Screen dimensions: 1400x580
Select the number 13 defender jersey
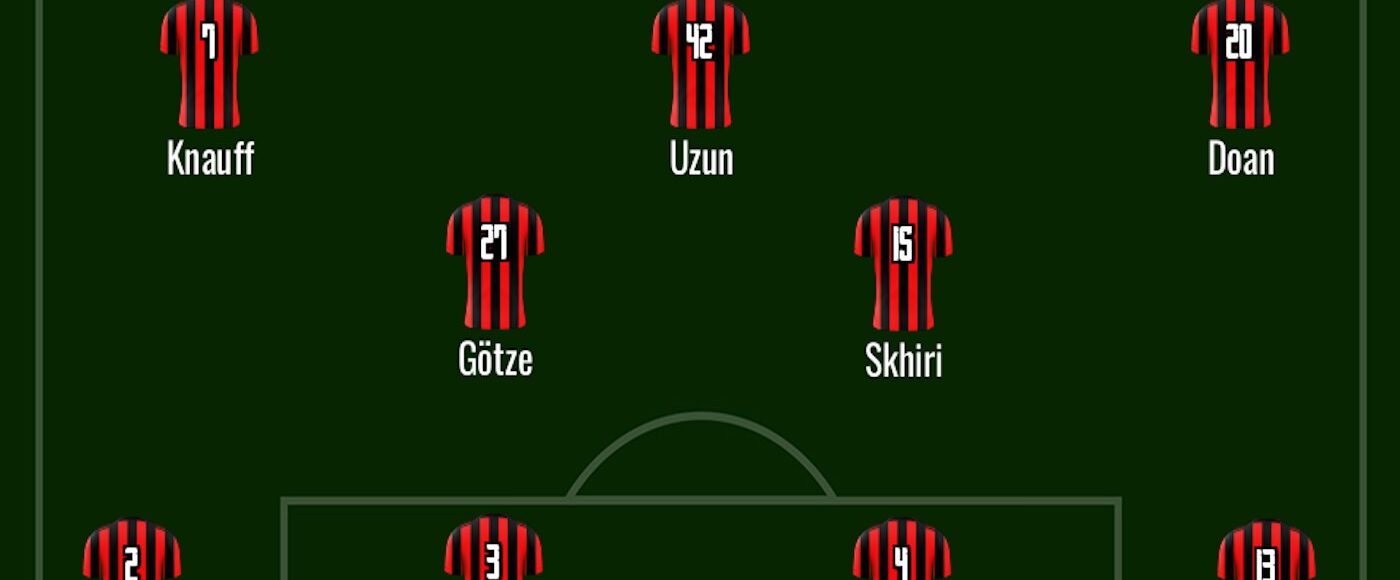click(1266, 552)
